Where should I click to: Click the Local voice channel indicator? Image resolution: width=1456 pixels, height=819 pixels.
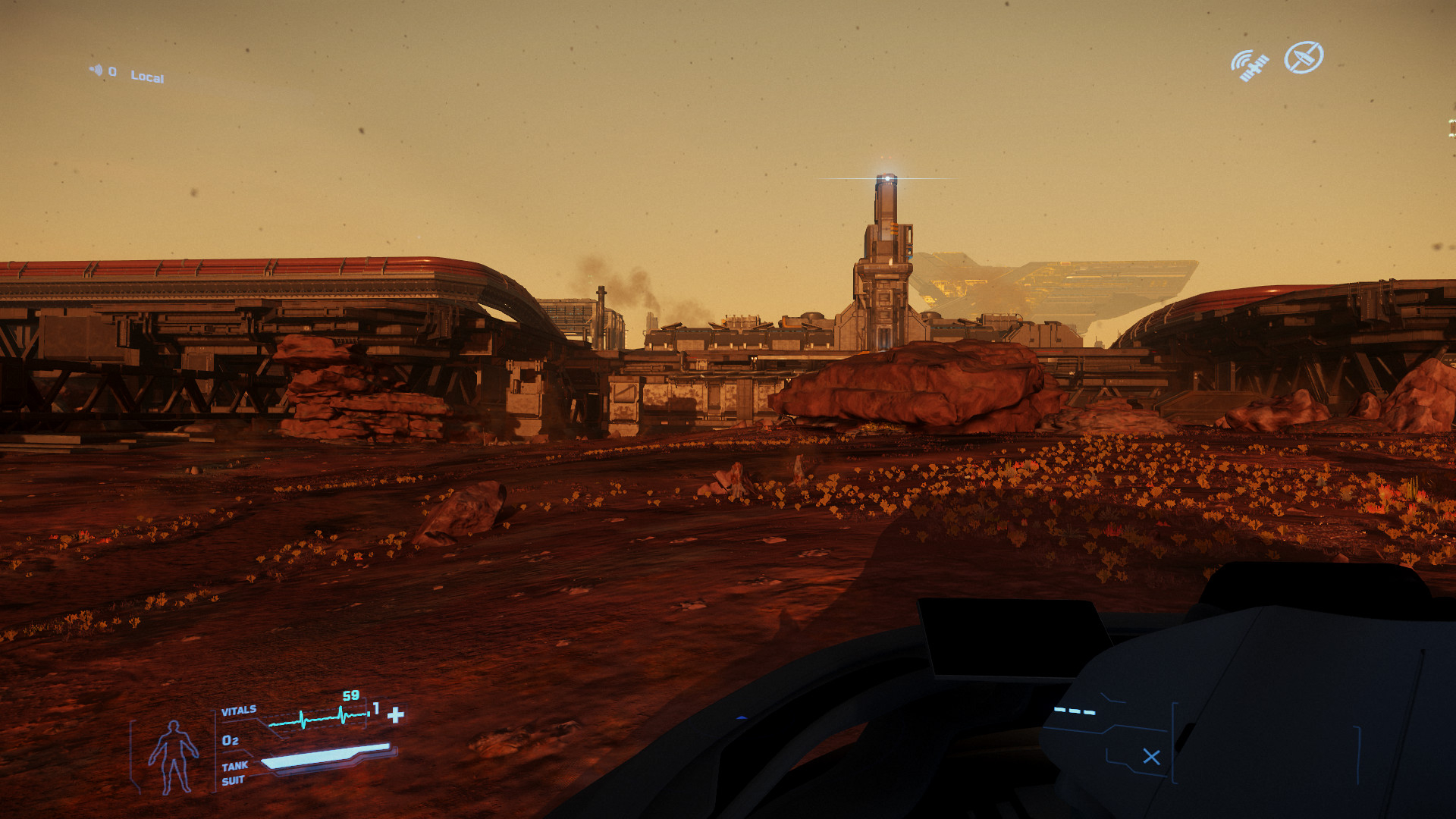coord(146,76)
